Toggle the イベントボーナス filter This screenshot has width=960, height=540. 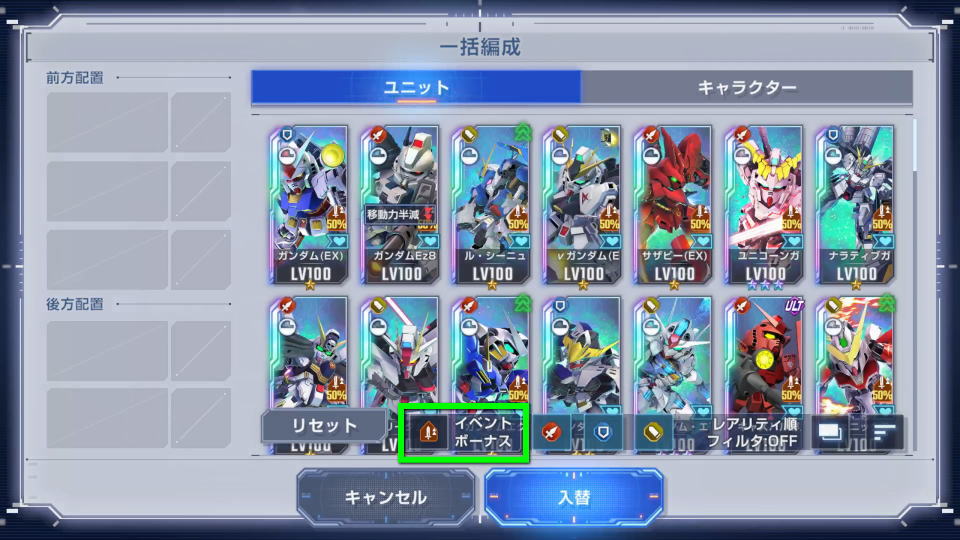tap(464, 432)
